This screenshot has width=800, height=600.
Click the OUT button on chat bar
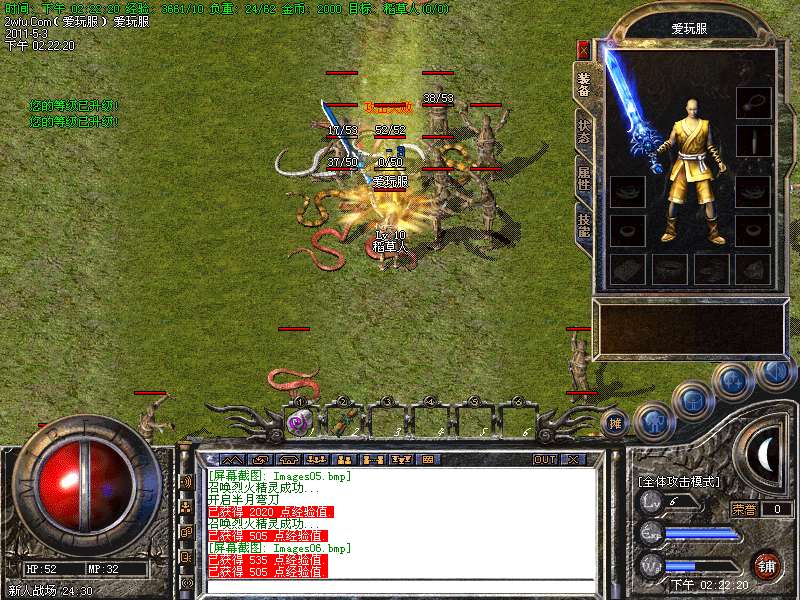pos(544,459)
